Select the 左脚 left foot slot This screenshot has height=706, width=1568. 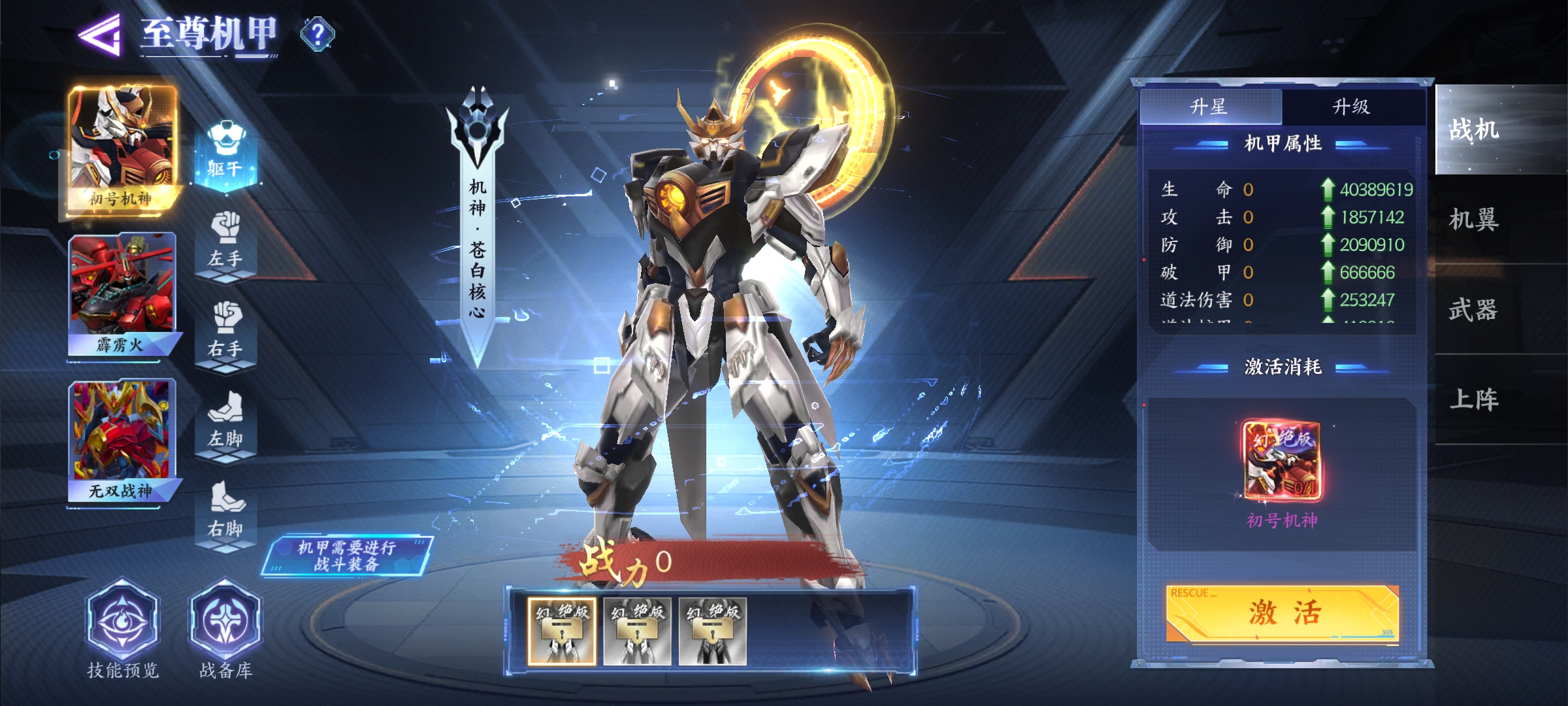(x=225, y=420)
